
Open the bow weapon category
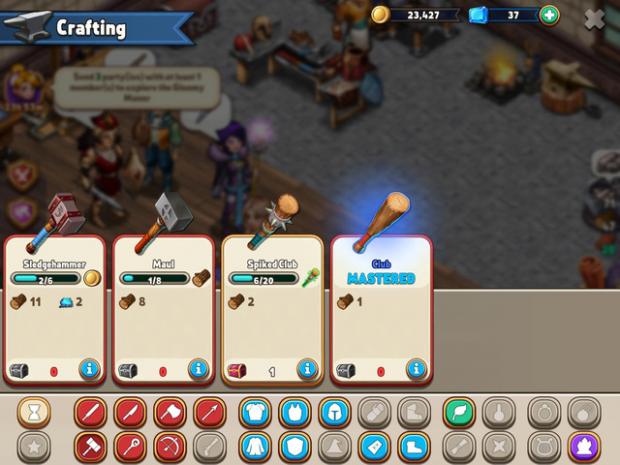(x=169, y=446)
